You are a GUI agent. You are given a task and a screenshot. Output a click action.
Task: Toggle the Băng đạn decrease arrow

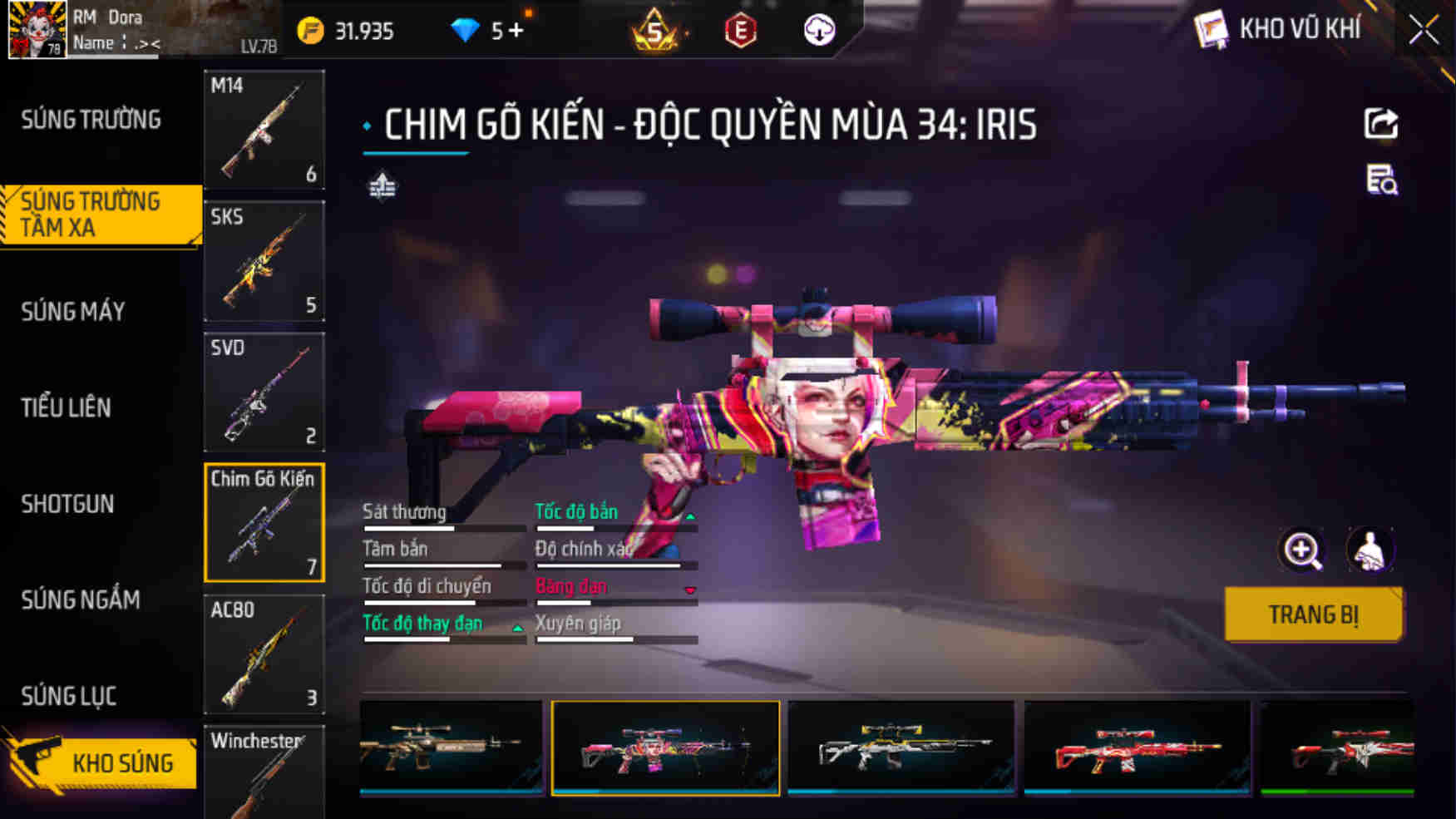689,590
